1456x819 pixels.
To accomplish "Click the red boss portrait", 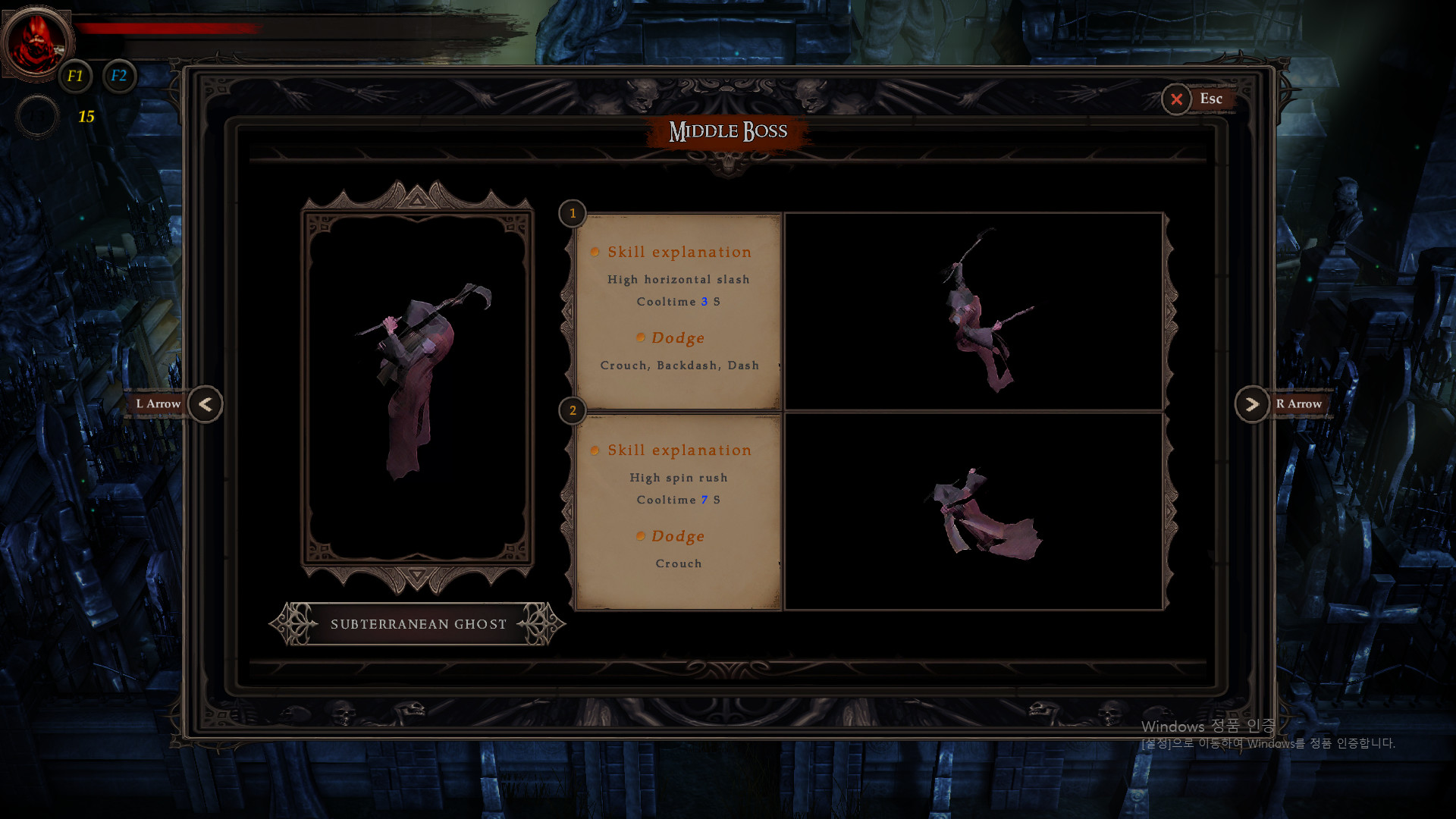I will (x=36, y=43).
